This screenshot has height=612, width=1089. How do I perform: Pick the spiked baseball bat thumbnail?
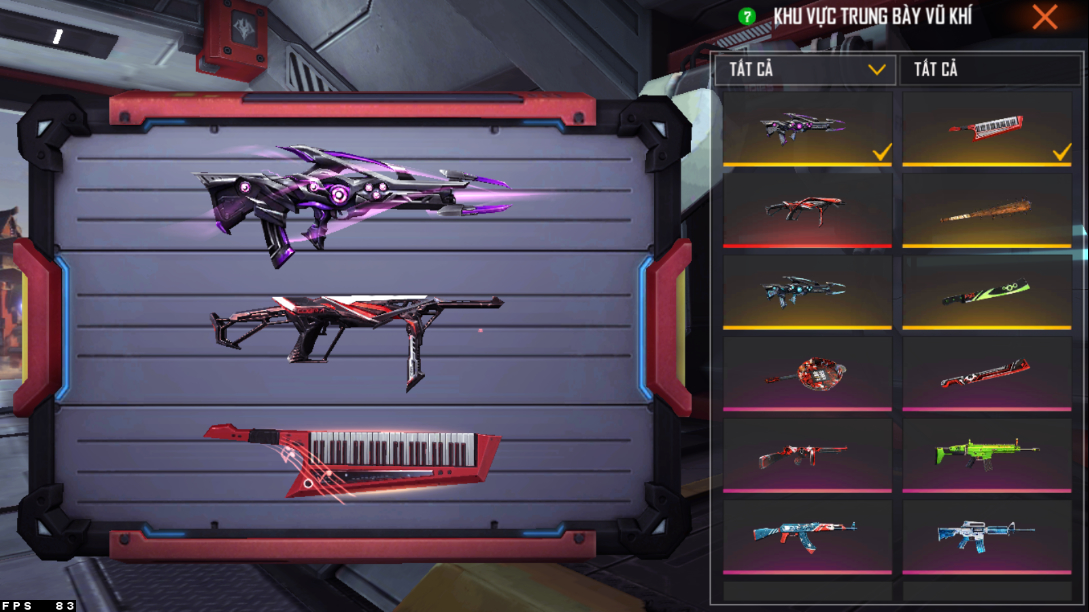pos(986,210)
